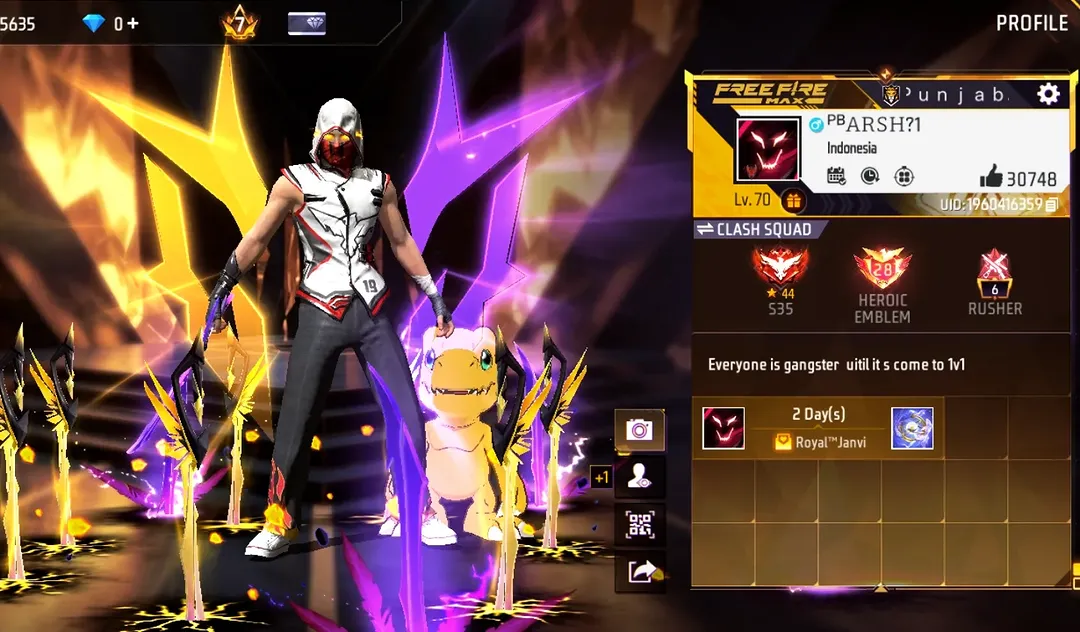The width and height of the screenshot is (1080, 632).
Task: Open the gift icon beside Lv. 70
Action: click(793, 201)
